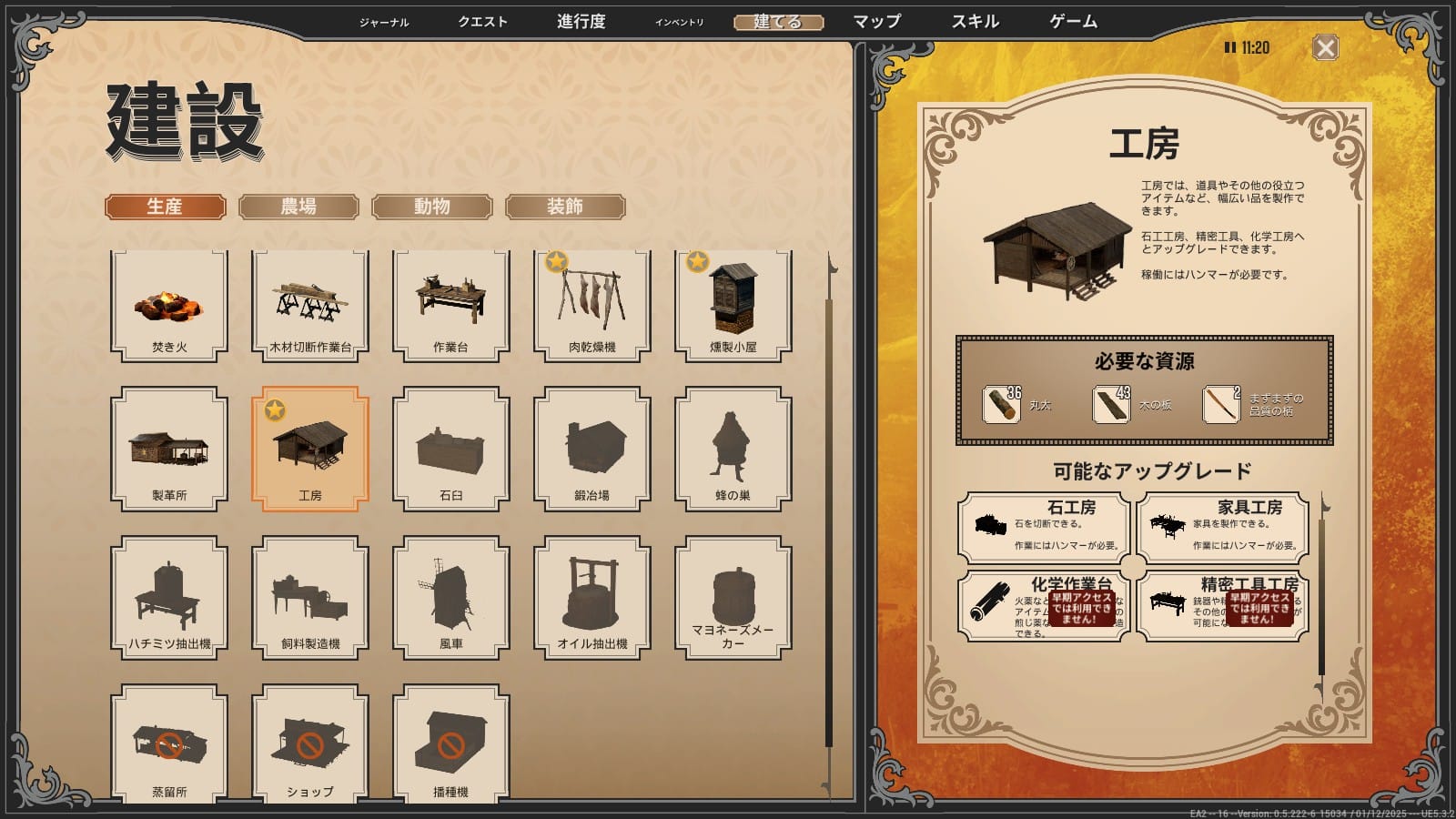Viewport: 1456px width, 819px height.
Task: Select the 農場 category
Action: tap(298, 207)
